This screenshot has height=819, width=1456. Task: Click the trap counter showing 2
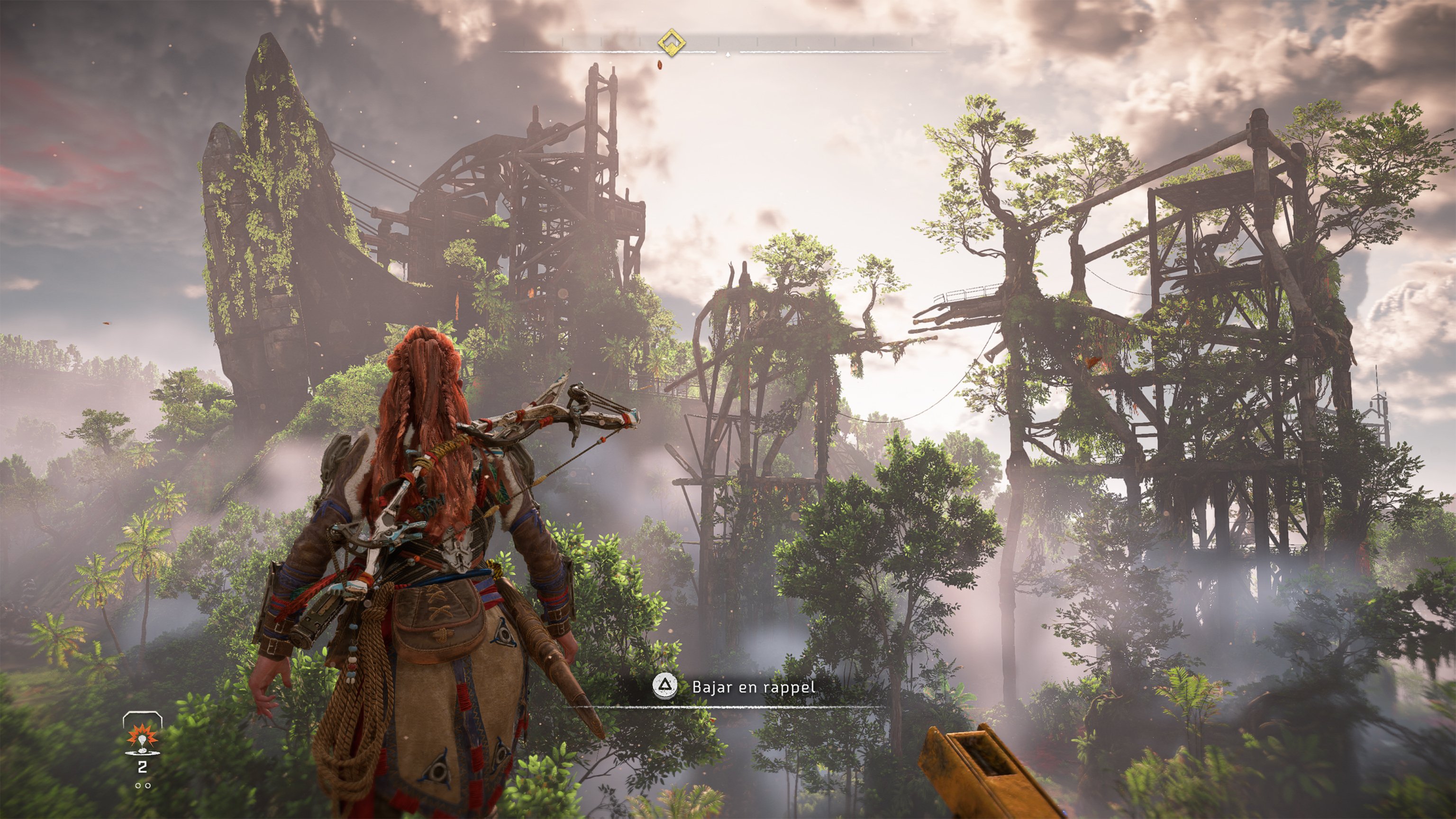[143, 766]
